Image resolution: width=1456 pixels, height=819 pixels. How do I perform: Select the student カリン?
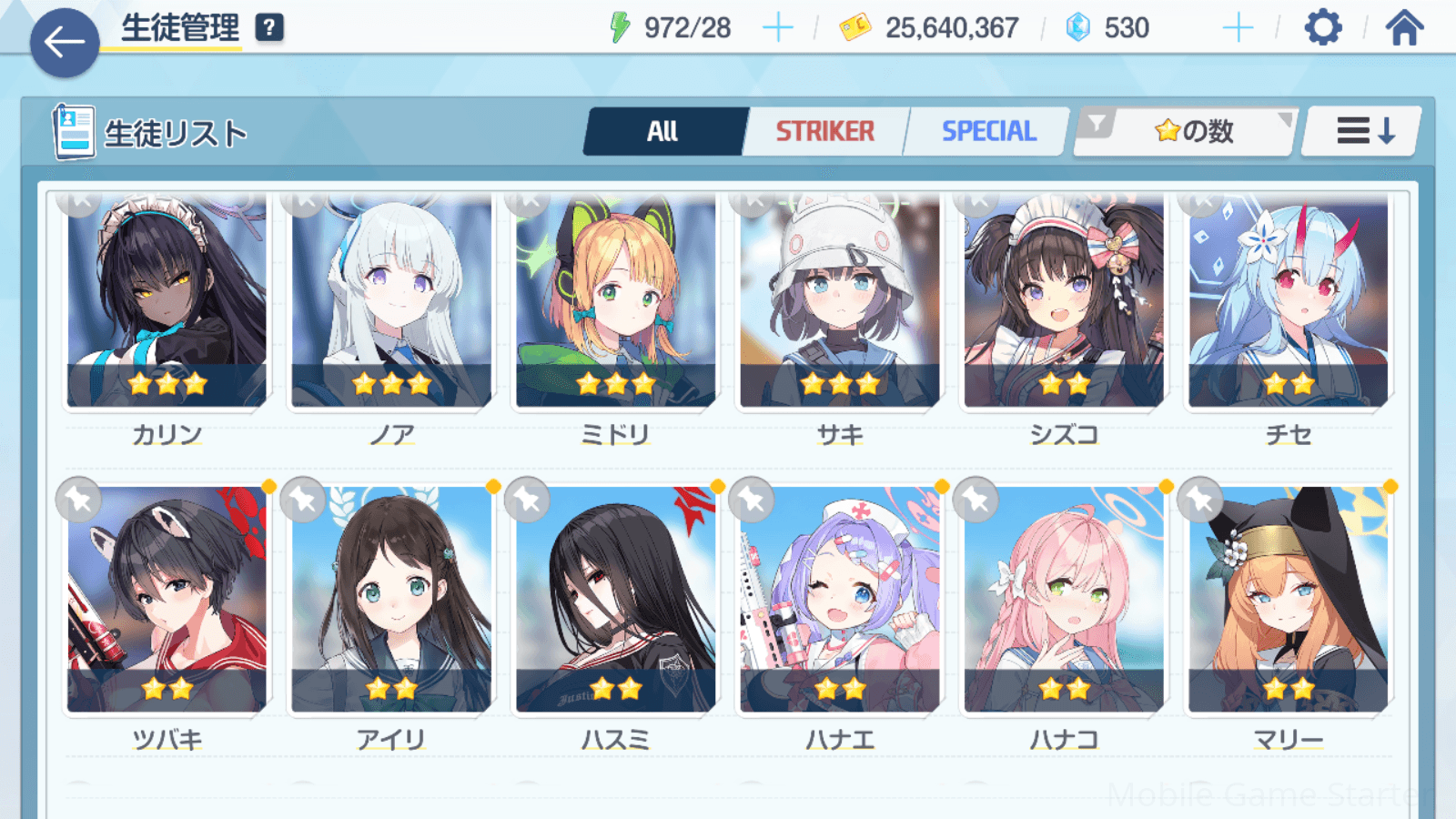[167, 300]
